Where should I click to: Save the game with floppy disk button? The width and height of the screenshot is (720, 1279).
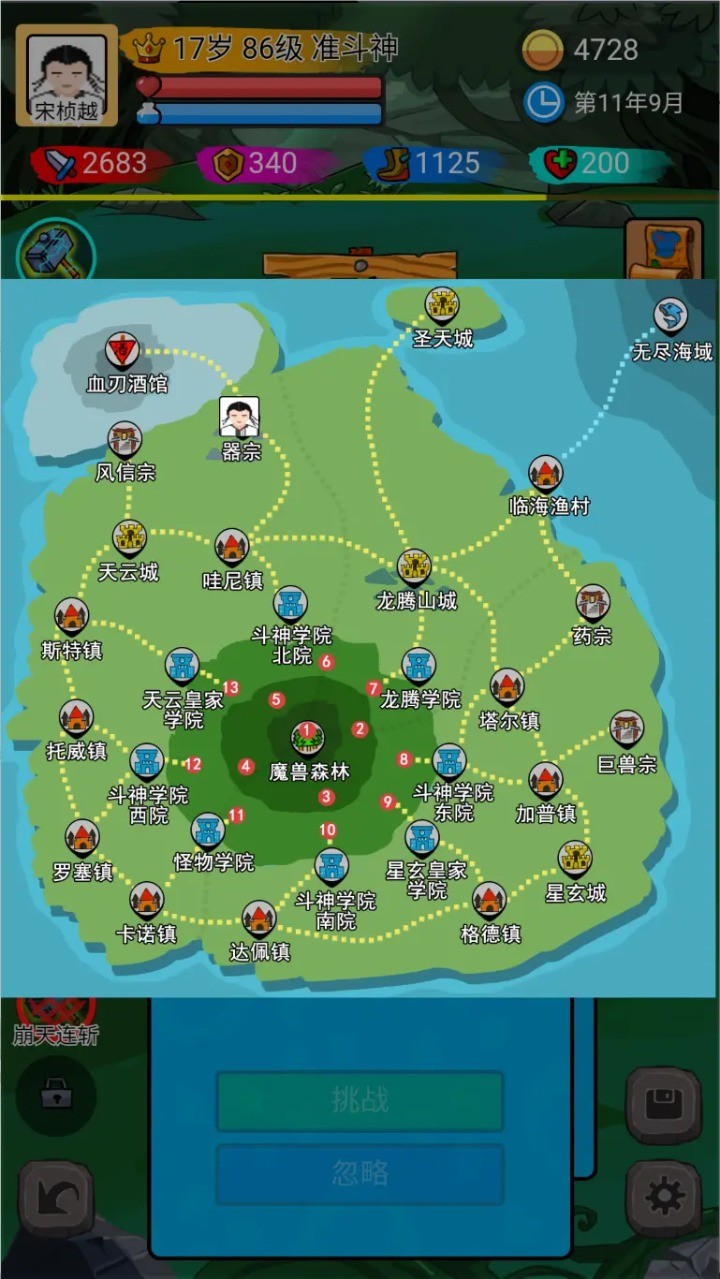(662, 1105)
